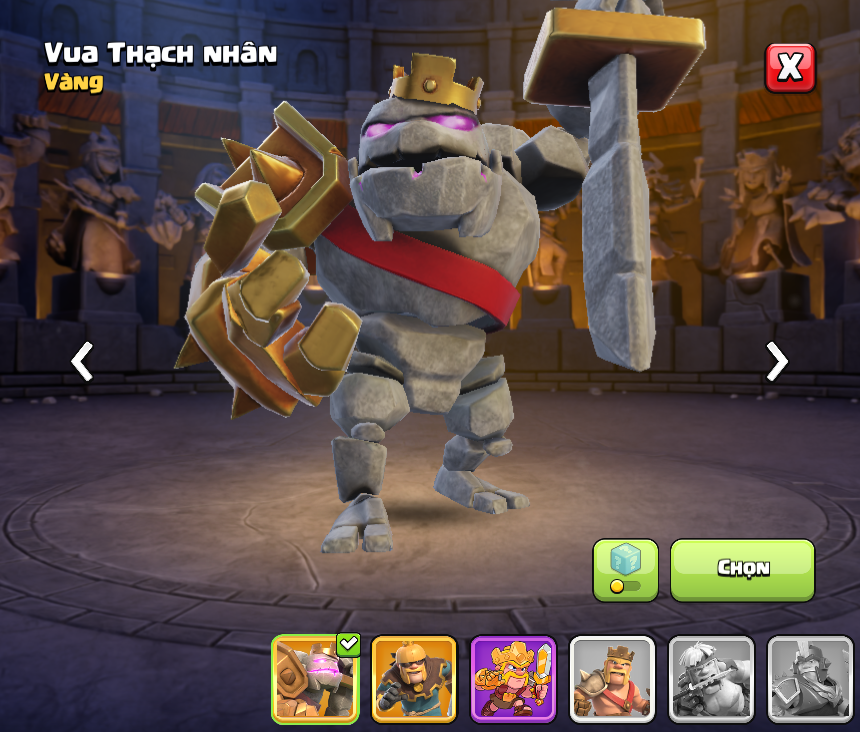Show the next skin with the right arrow
The image size is (860, 732).
[x=776, y=361]
